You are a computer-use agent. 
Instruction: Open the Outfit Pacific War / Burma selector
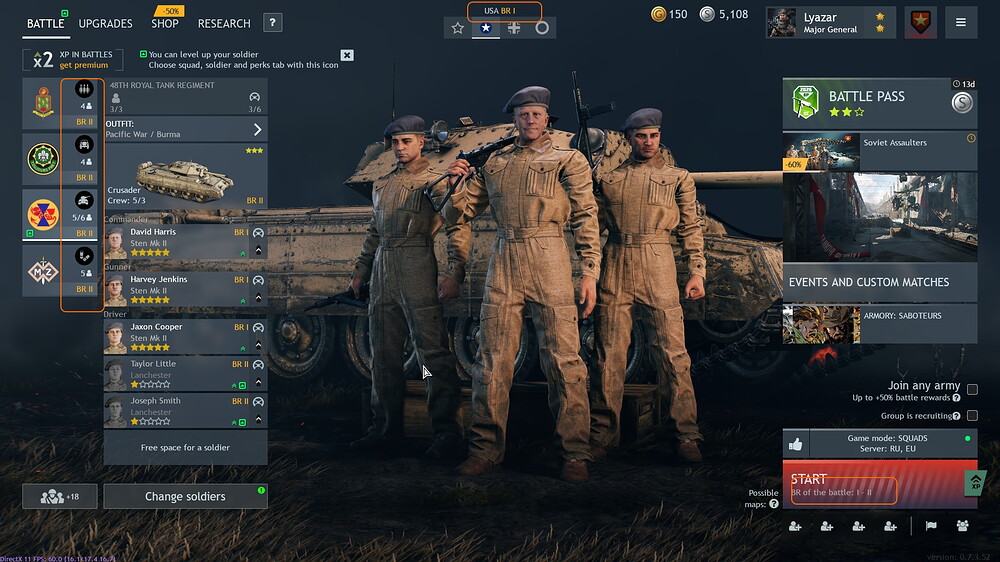pos(185,129)
